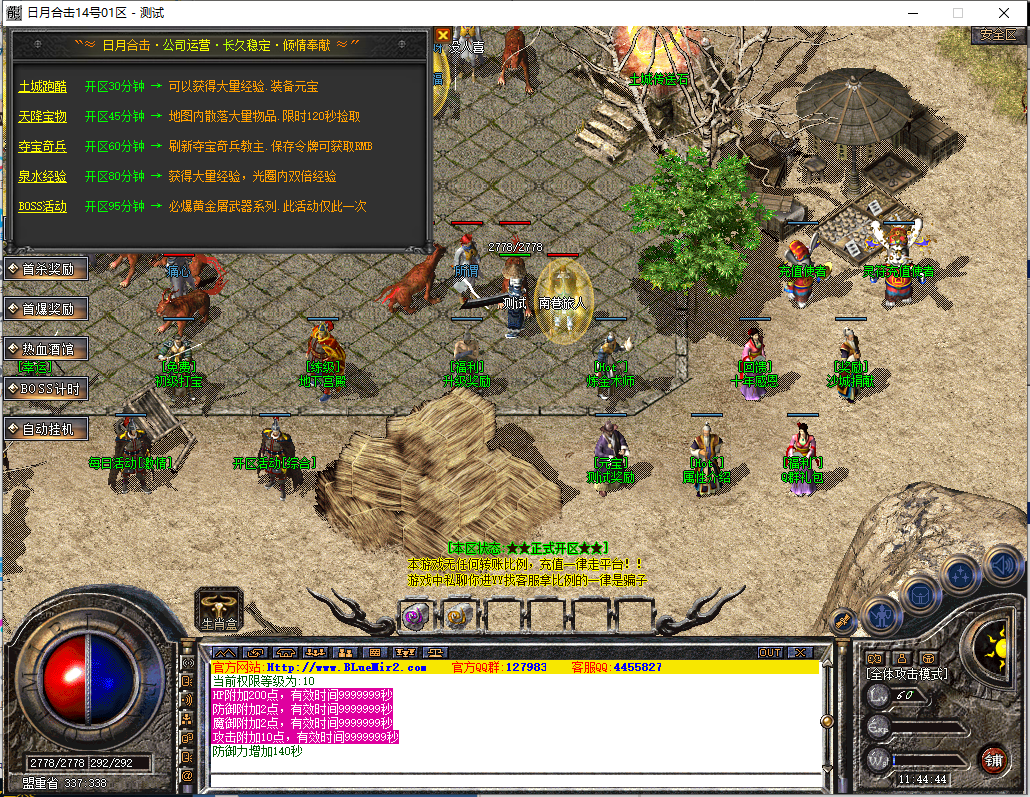Open the red 铺 shop button
Viewport: 1030px width, 797px height.
993,758
